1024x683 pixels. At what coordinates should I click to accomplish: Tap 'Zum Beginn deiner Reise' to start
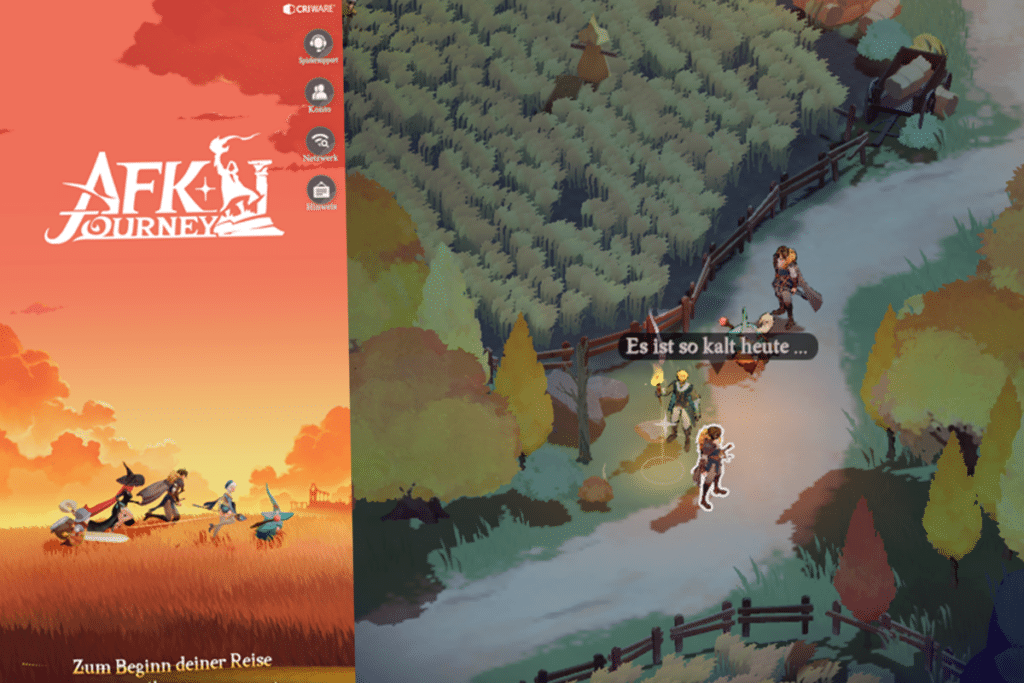click(x=171, y=663)
